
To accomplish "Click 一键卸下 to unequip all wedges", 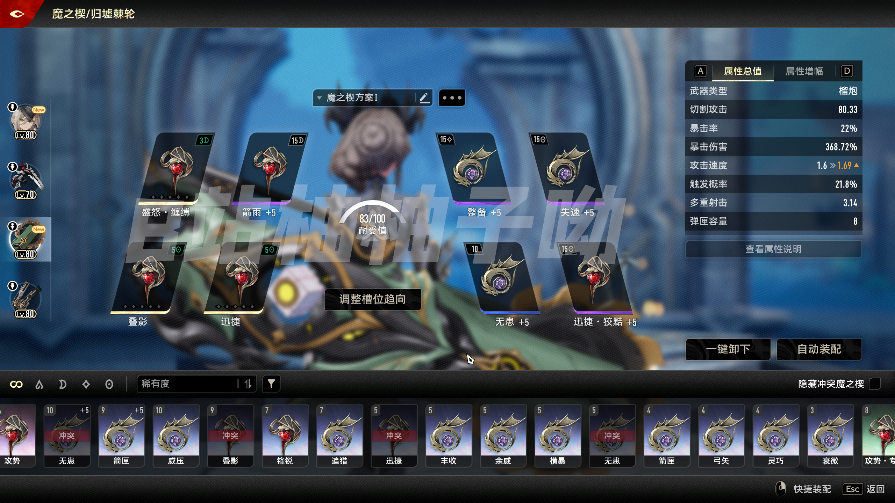I will coord(727,349).
